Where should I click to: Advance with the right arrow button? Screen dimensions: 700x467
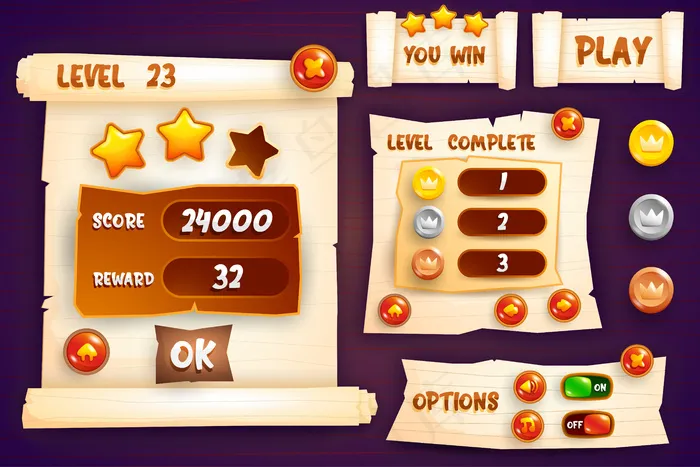(x=564, y=305)
